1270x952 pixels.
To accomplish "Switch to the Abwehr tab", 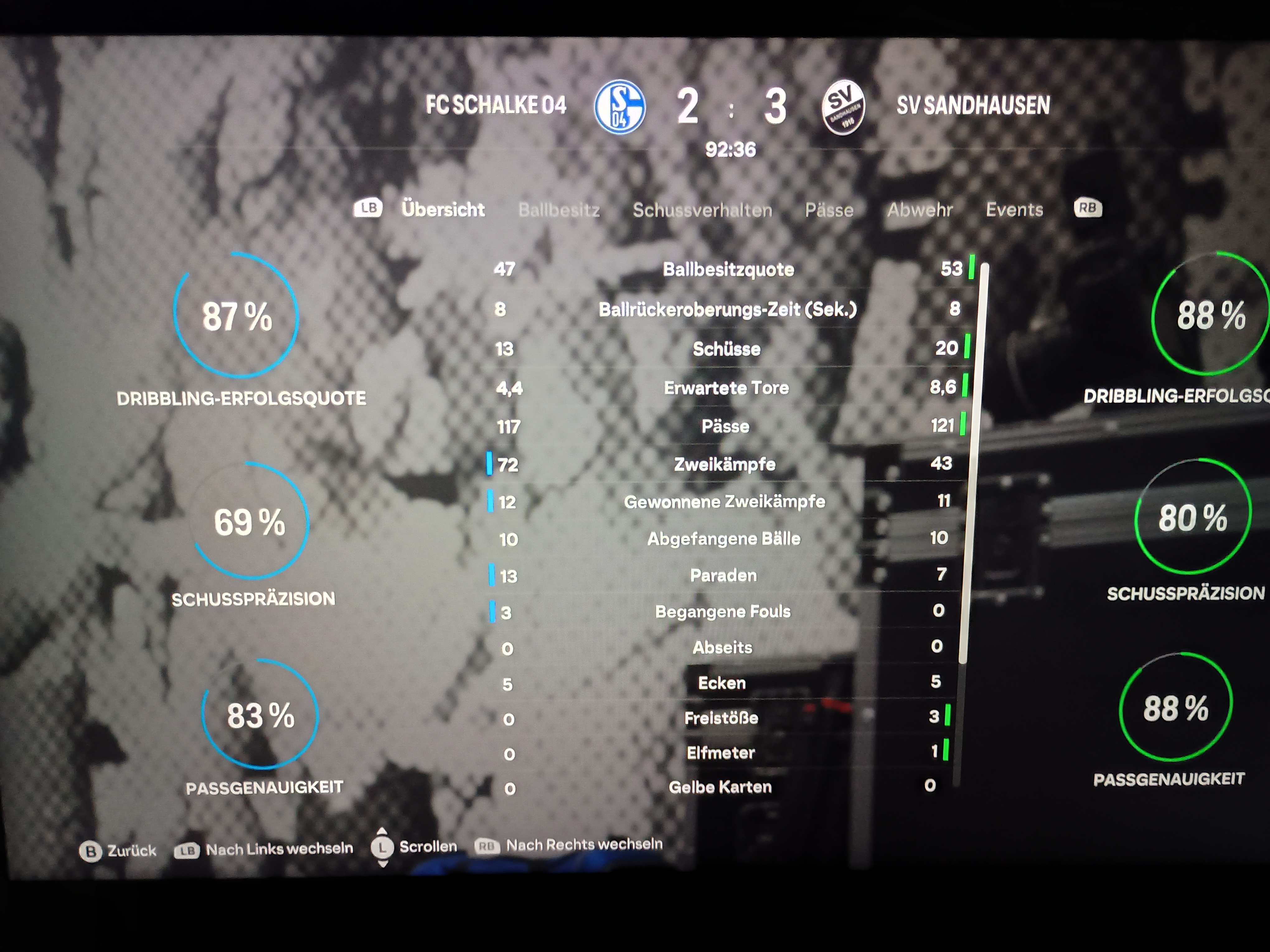I will pos(919,210).
